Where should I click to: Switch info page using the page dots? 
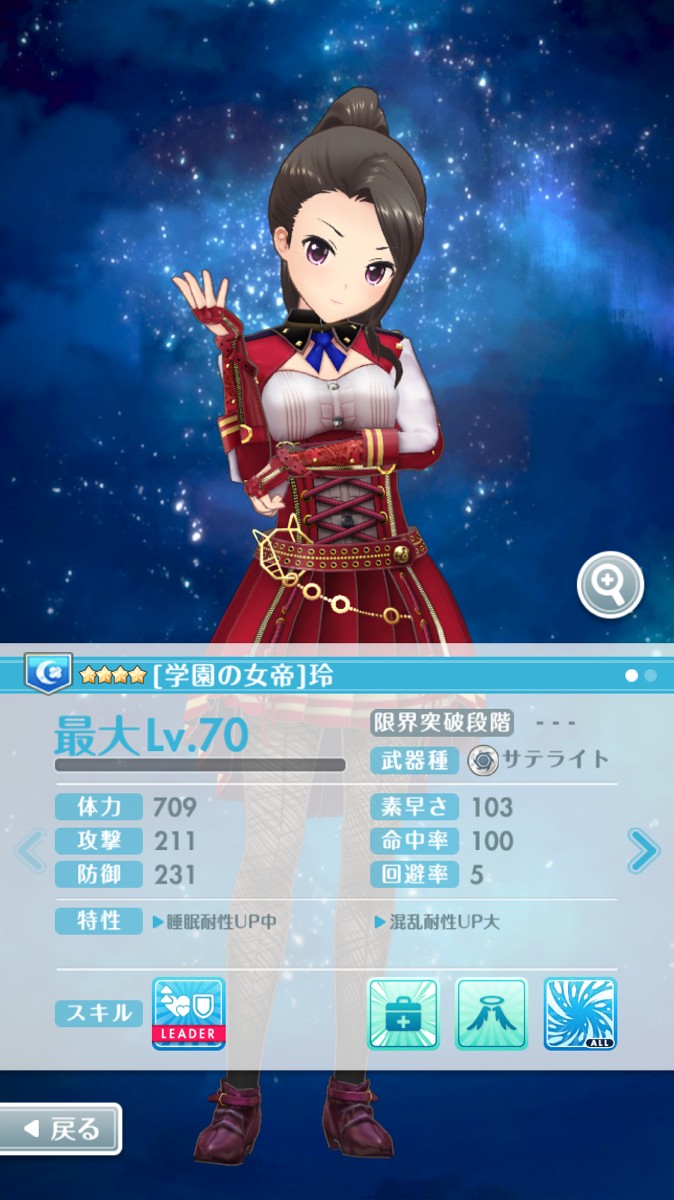(641, 676)
